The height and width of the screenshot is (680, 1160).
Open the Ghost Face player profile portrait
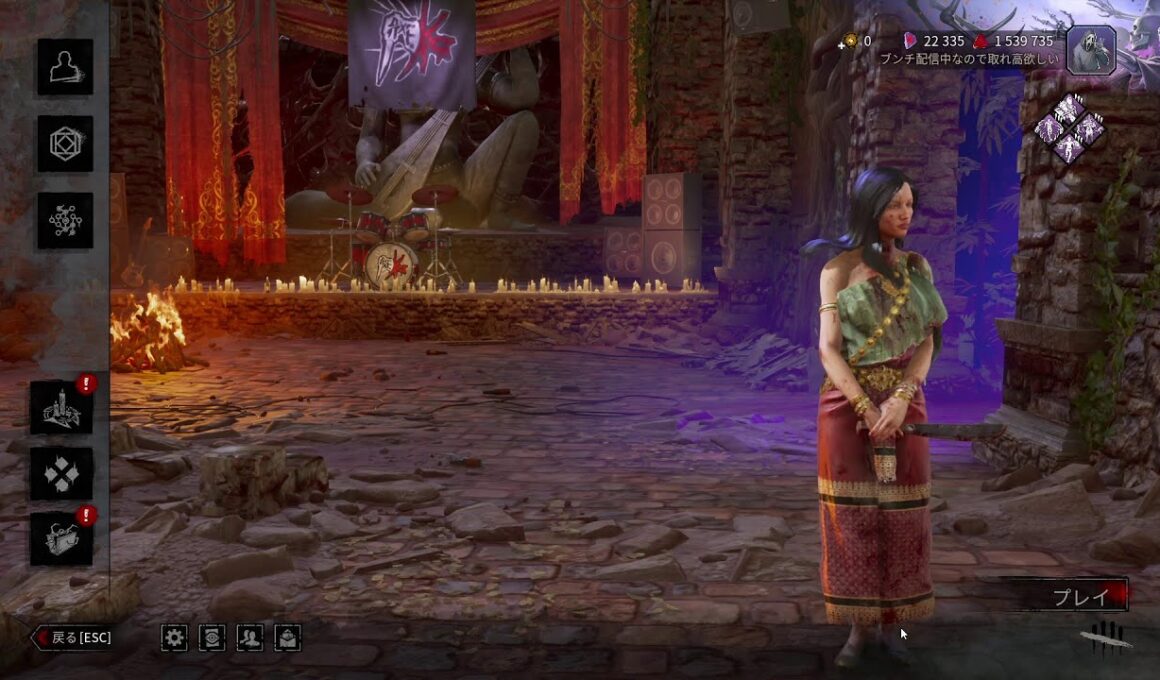click(x=1091, y=50)
